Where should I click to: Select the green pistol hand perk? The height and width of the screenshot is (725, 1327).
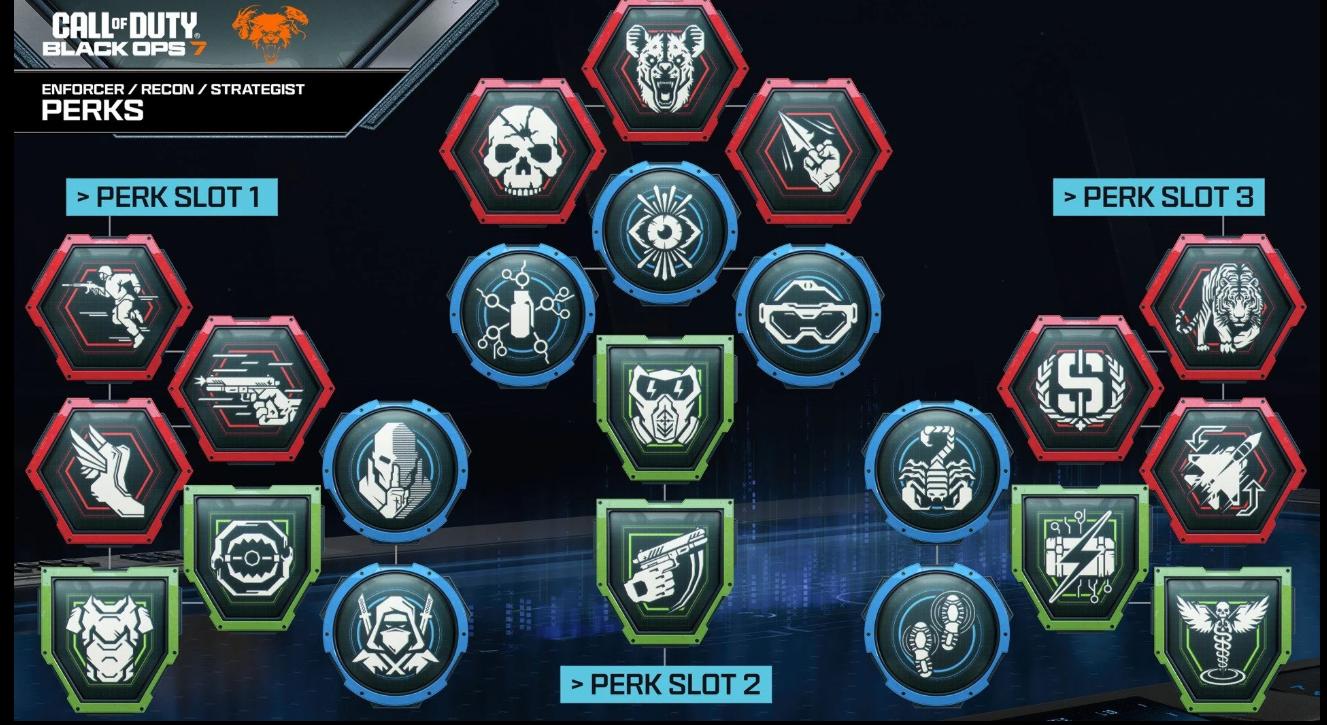(x=665, y=570)
